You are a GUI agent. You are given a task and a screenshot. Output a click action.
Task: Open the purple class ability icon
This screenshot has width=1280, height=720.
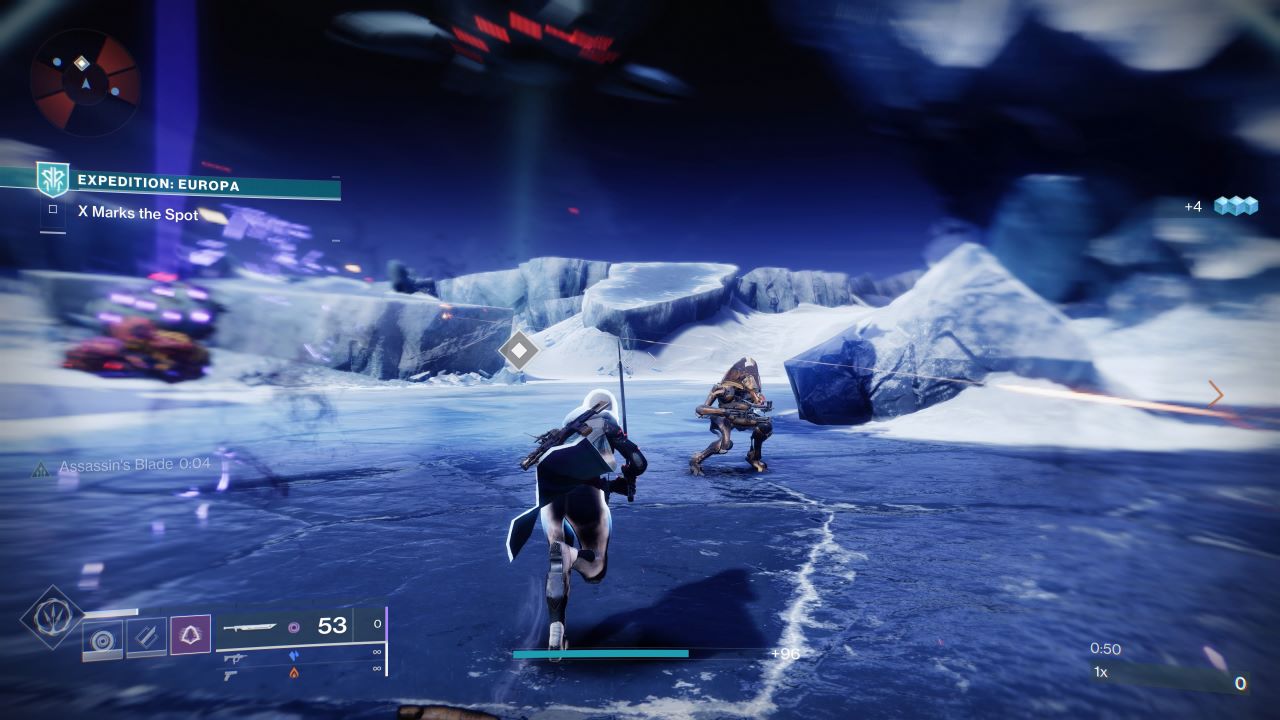click(190, 634)
